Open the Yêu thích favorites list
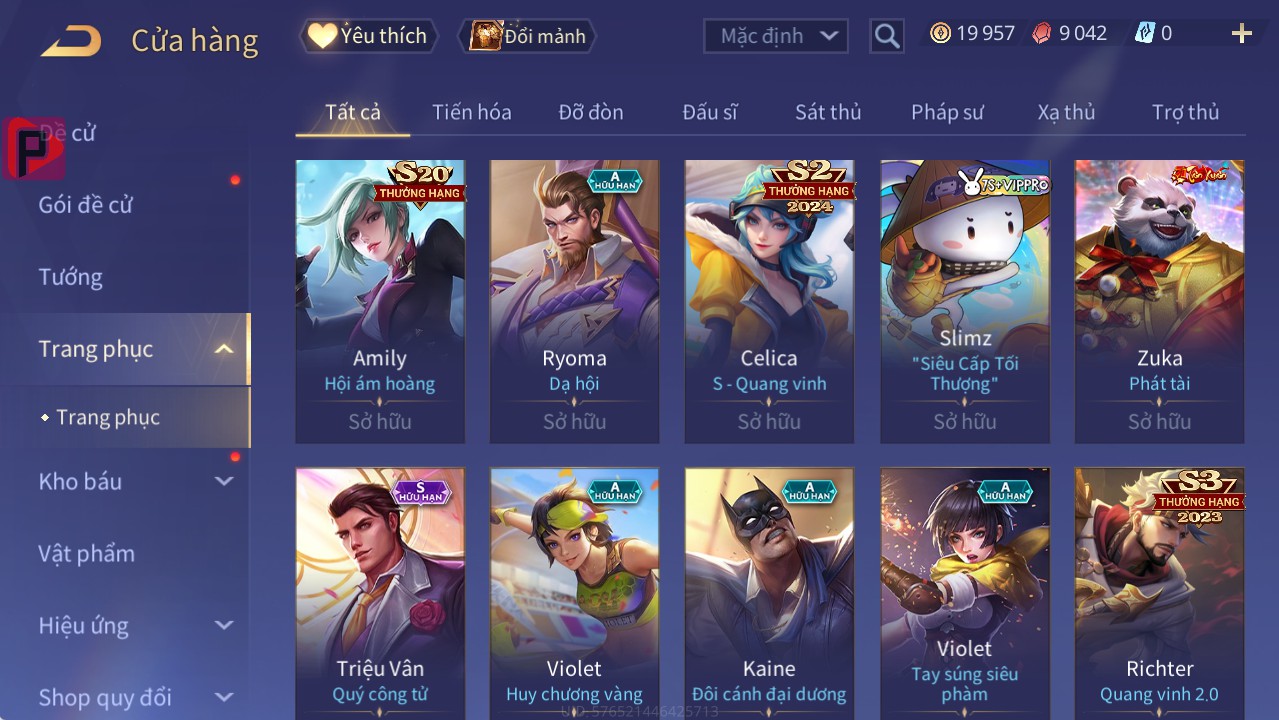 coord(368,36)
